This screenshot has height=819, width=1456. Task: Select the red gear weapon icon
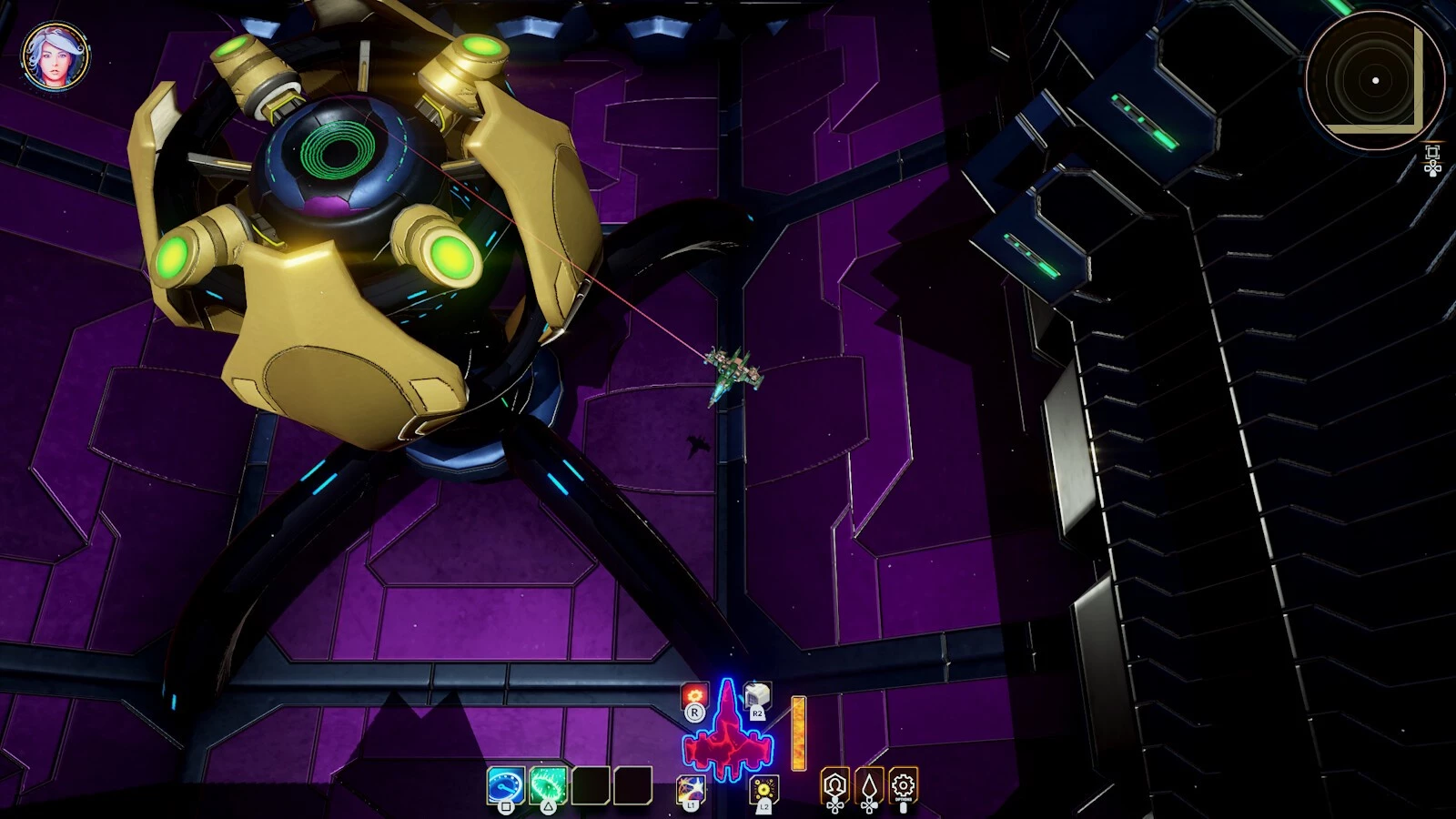click(694, 696)
